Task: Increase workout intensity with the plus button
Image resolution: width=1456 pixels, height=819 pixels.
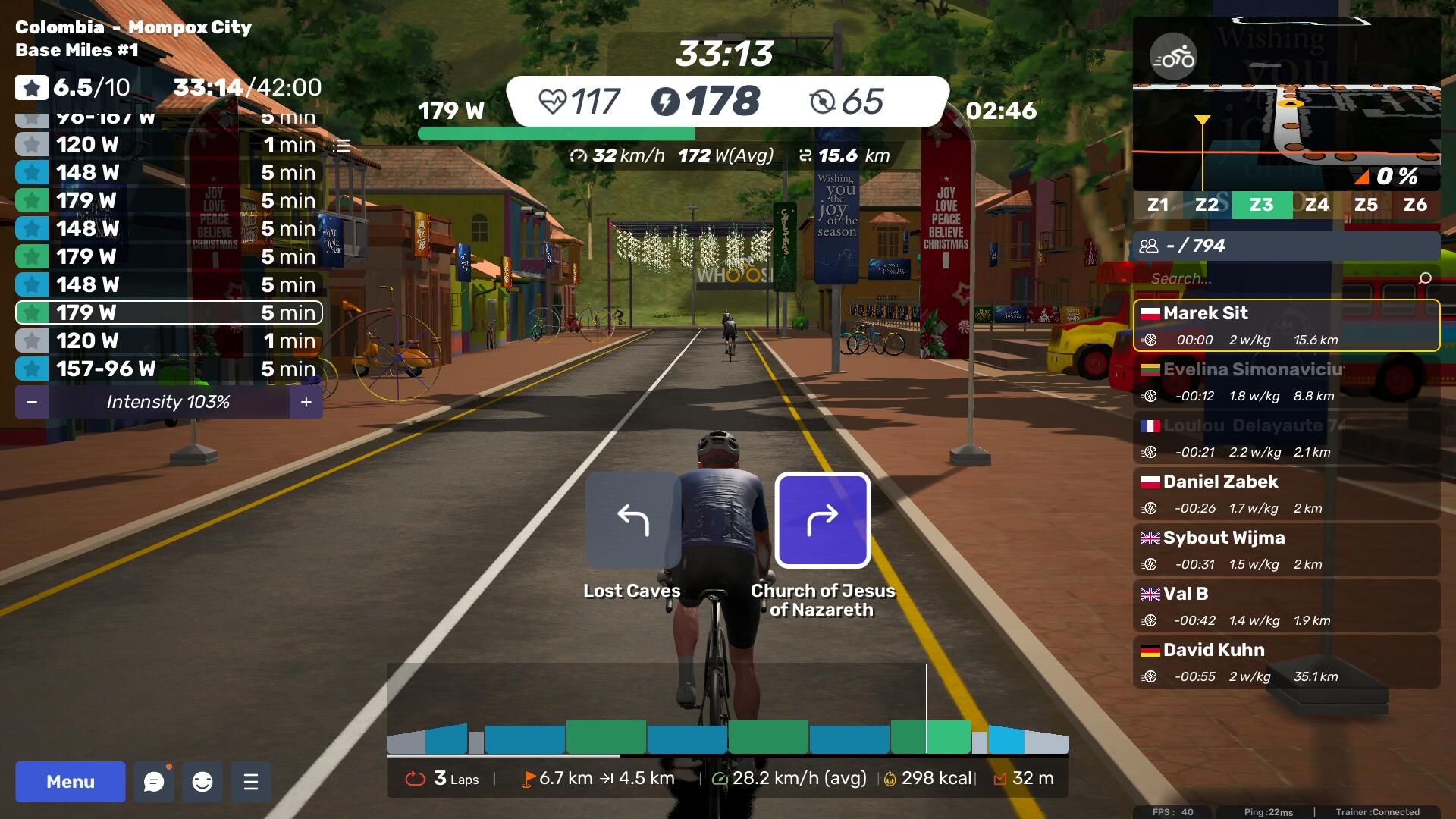Action: pyautogui.click(x=306, y=402)
